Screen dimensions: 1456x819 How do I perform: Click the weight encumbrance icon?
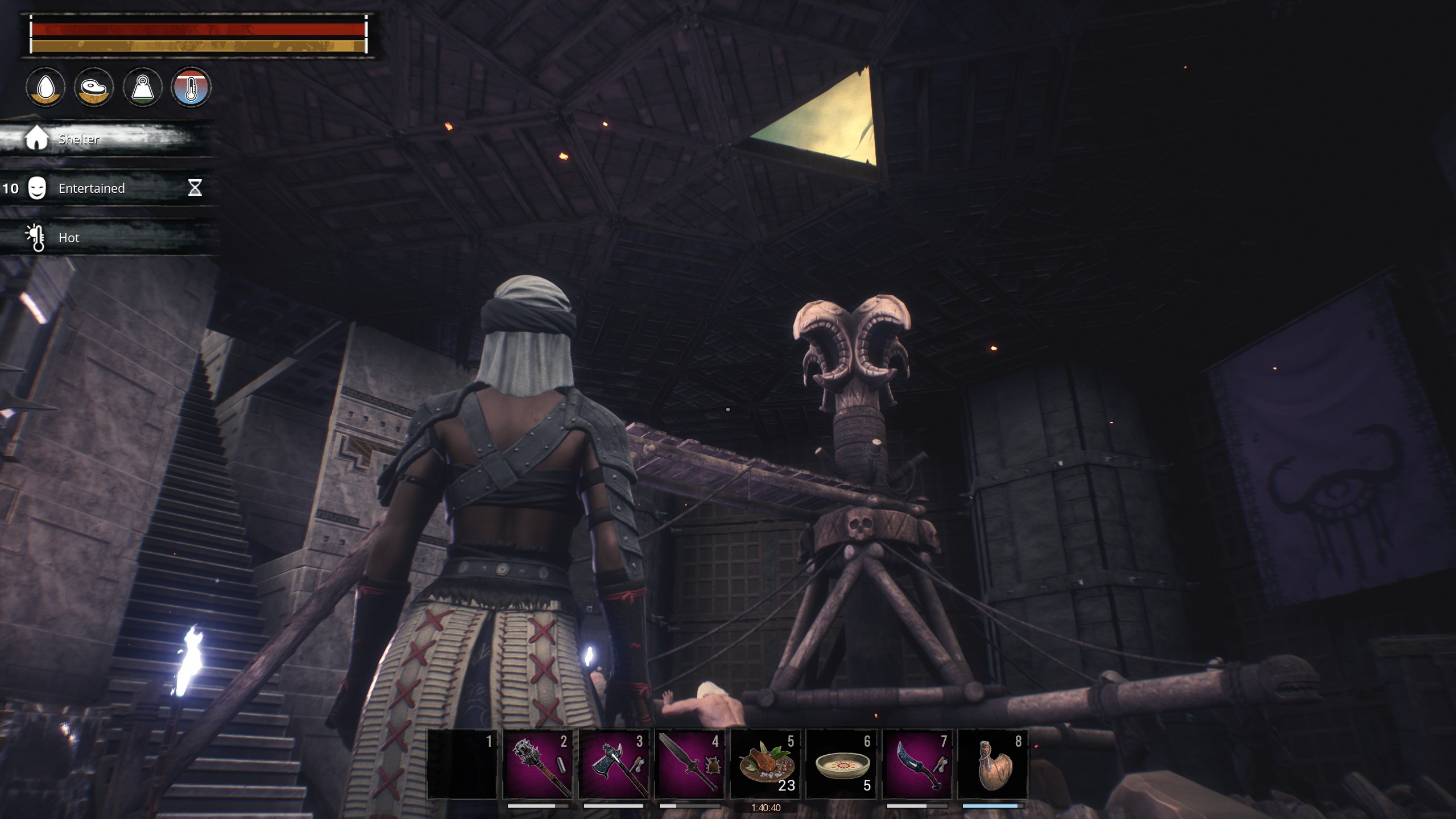143,87
